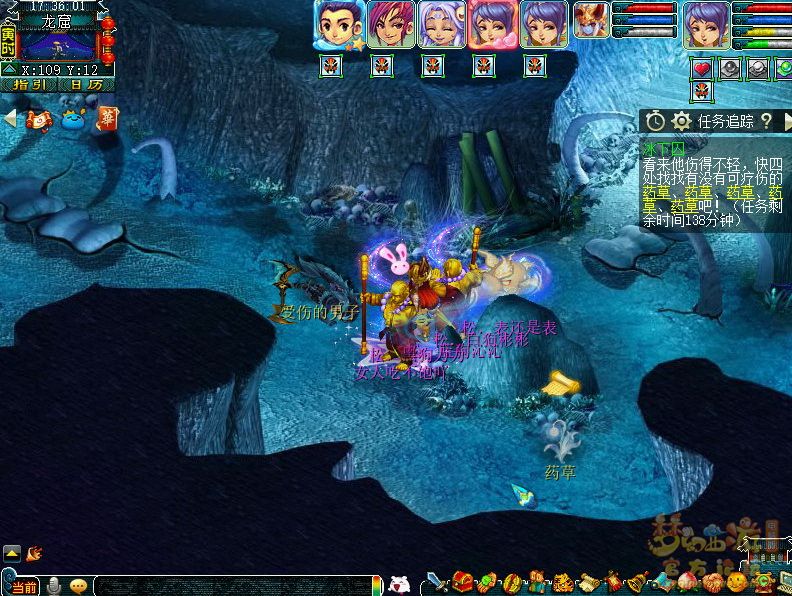Collapse the icon row with left arrow
The width and height of the screenshot is (792, 596).
coord(10,118)
